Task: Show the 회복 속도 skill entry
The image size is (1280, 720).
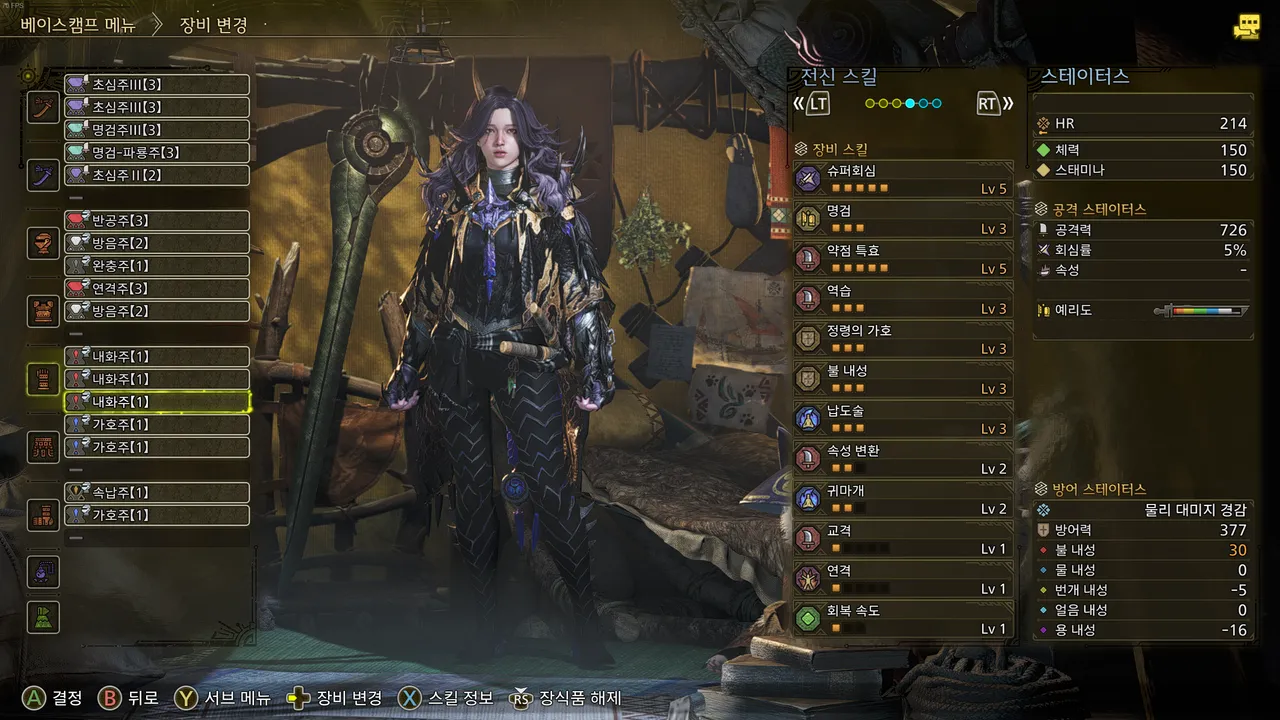Action: 902,619
